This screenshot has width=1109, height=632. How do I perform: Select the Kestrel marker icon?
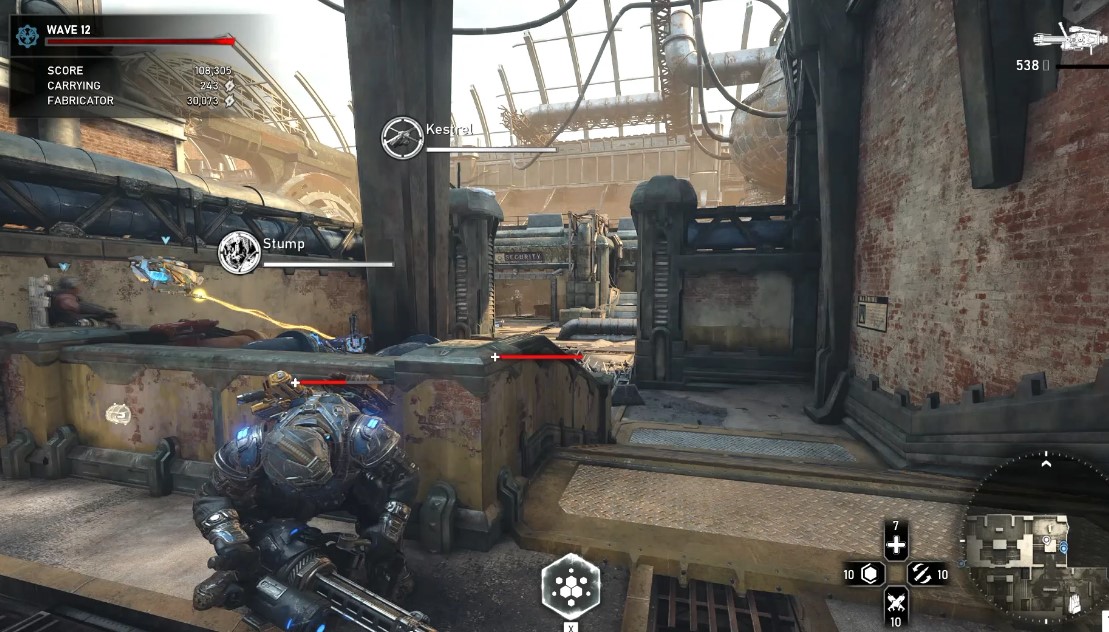point(402,137)
